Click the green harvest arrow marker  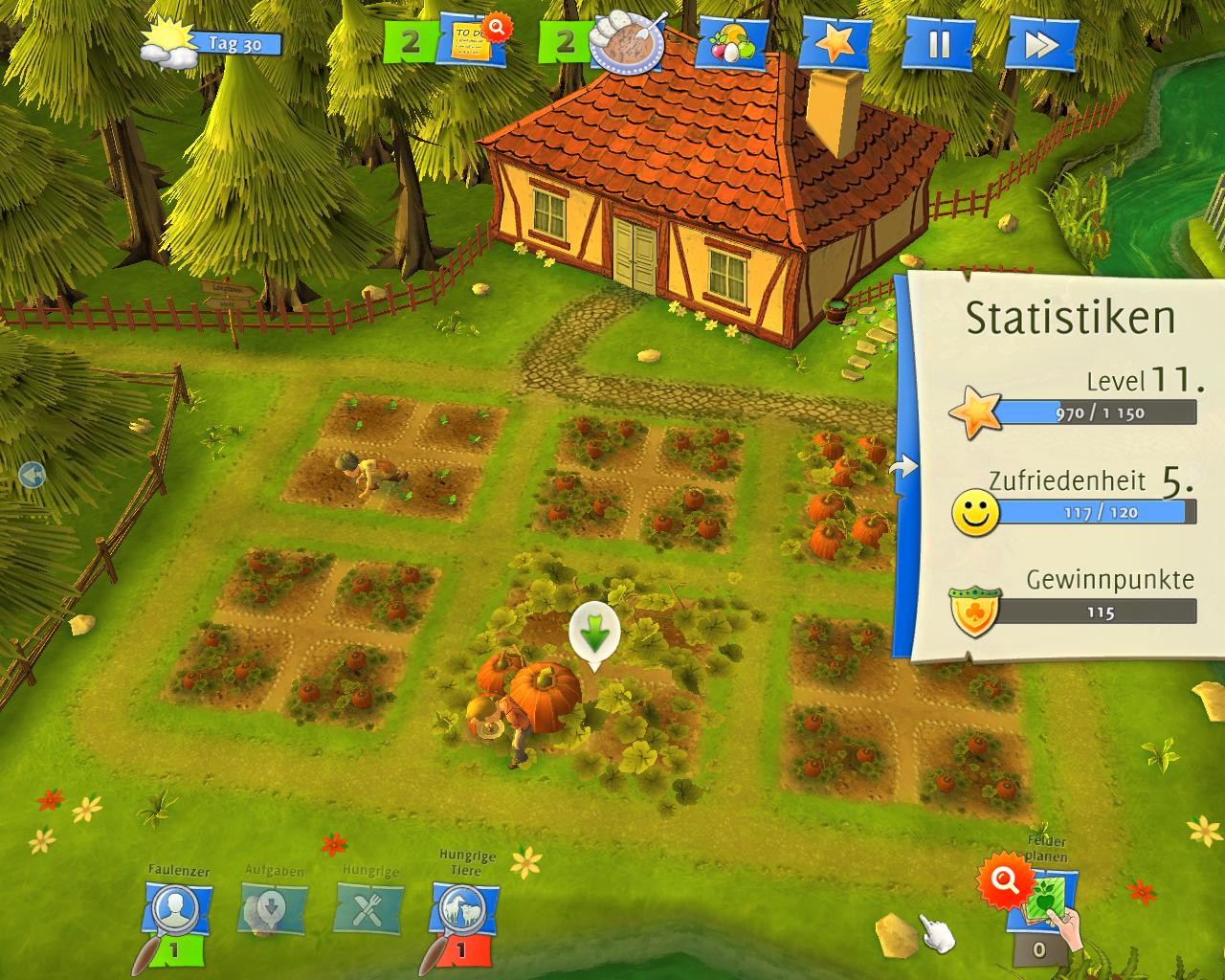coord(594,633)
